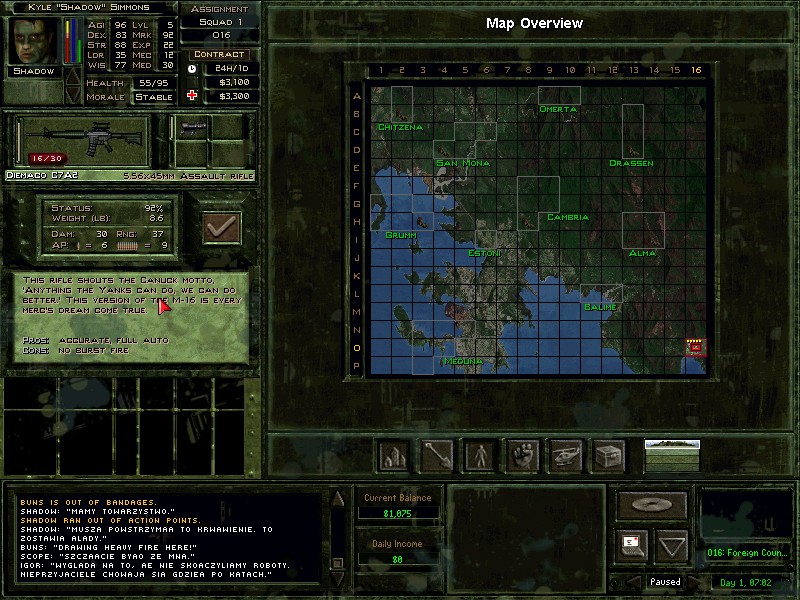Toggle the mines shovel map filter
This screenshot has width=800, height=600.
tap(436, 455)
